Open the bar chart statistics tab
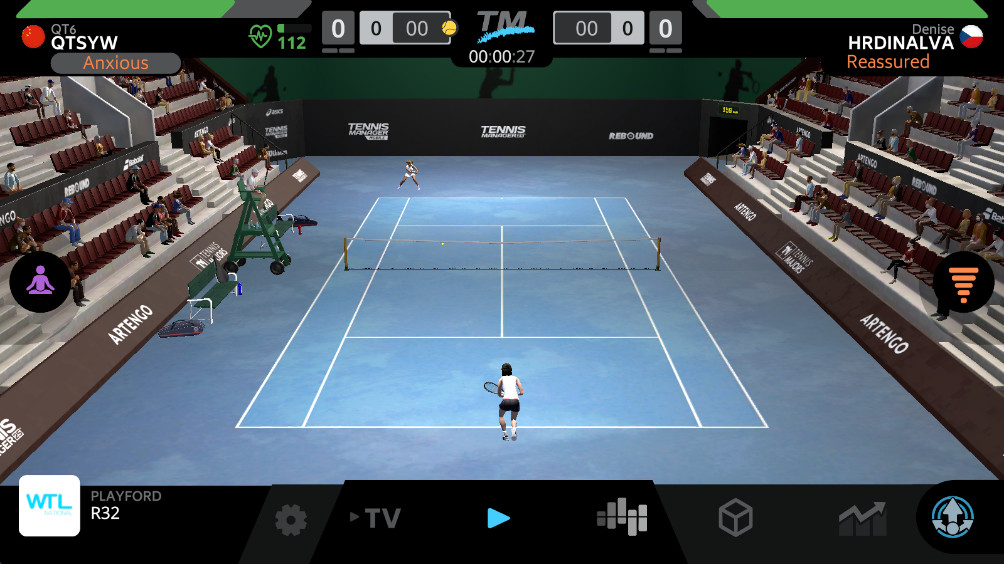Viewport: 1004px width, 564px height. [x=622, y=517]
